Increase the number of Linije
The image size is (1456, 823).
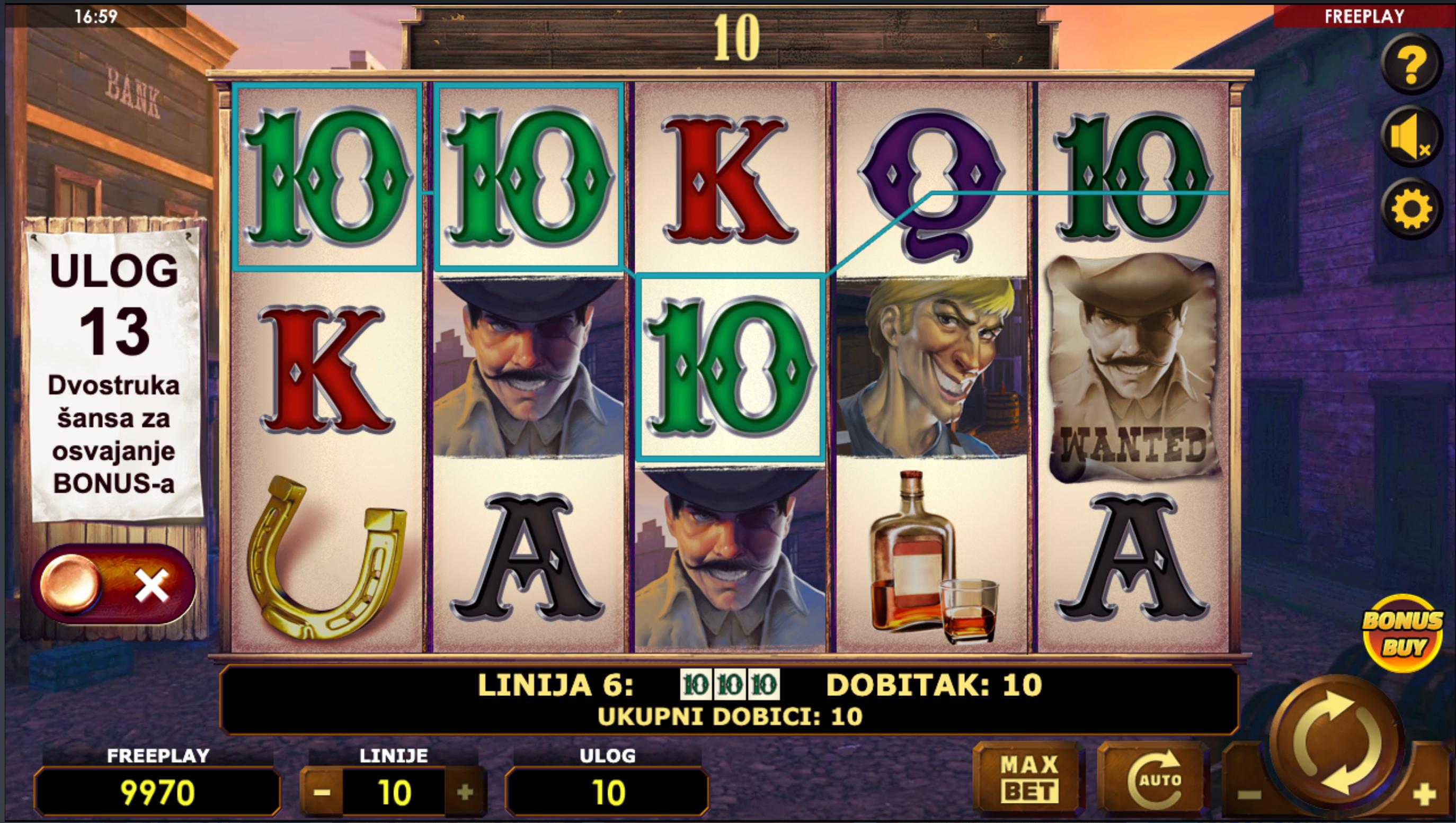[465, 792]
